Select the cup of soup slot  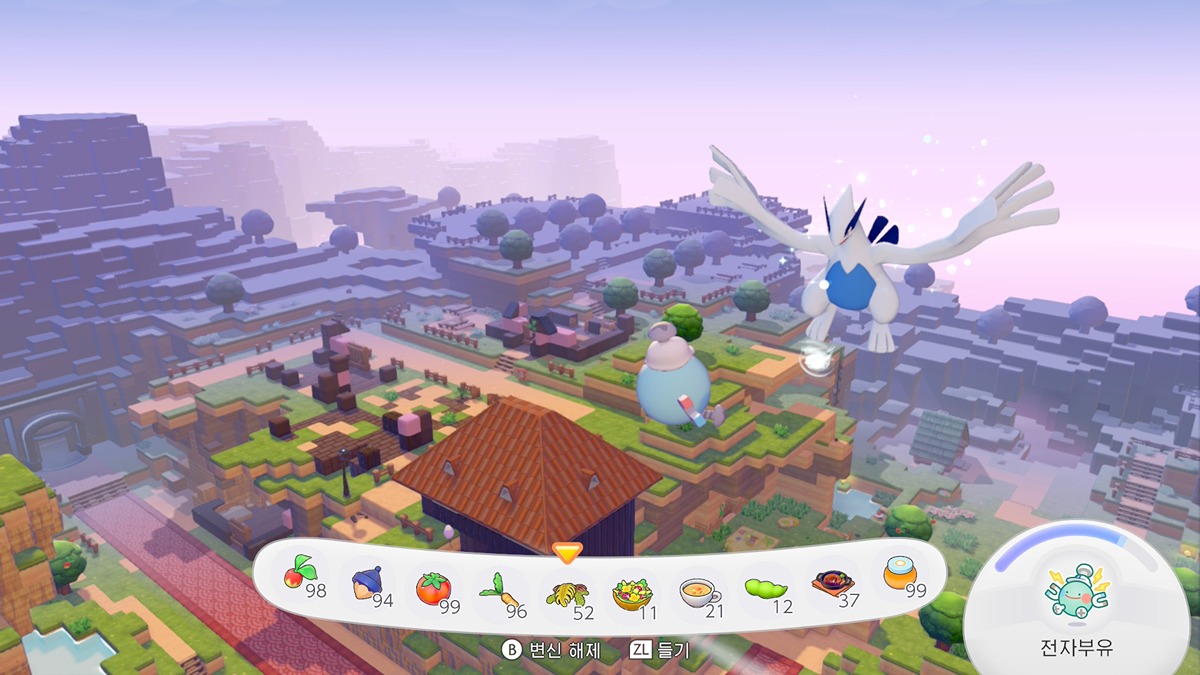click(x=698, y=592)
